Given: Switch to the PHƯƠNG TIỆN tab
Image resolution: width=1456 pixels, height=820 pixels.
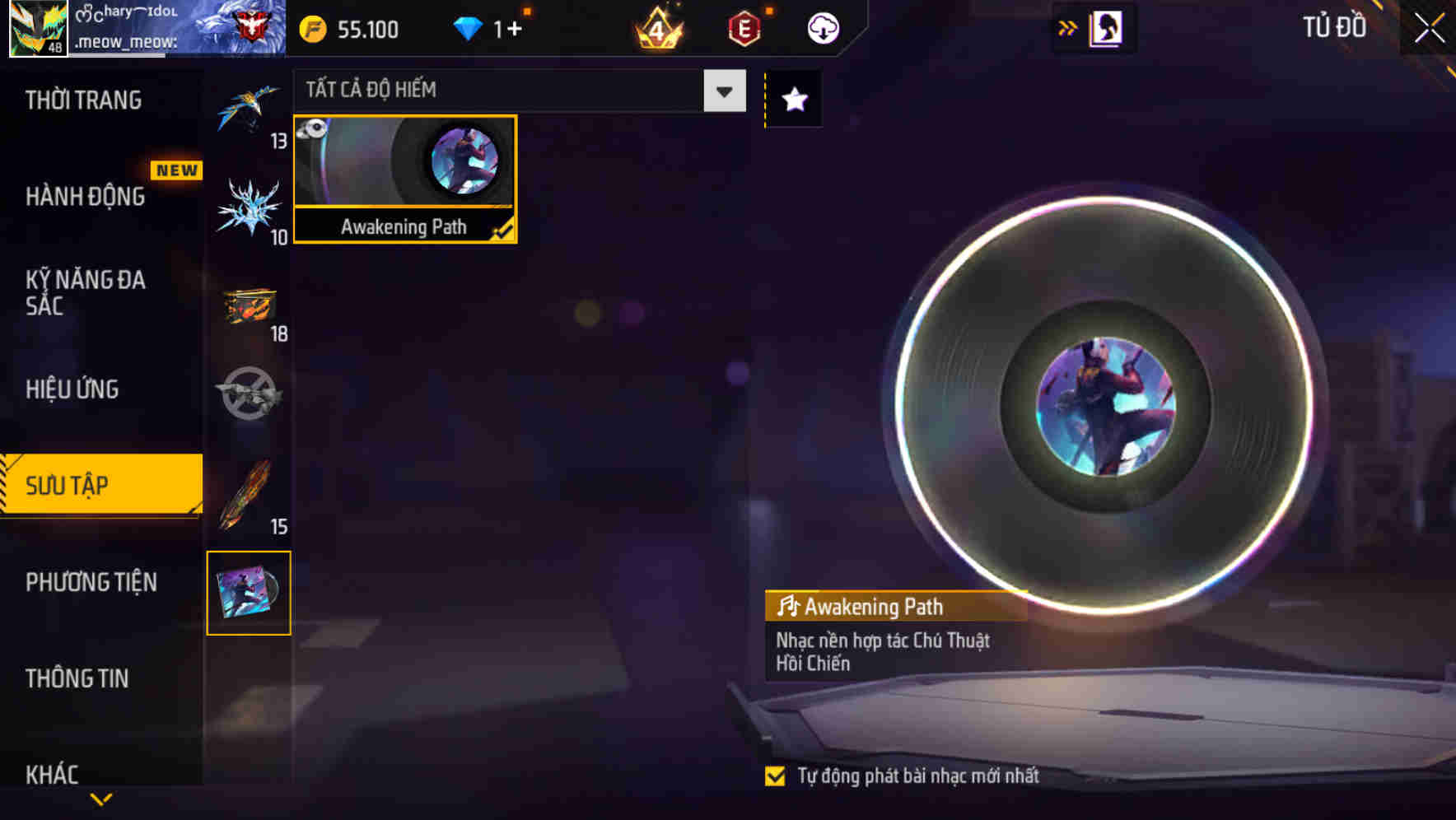Looking at the screenshot, I should tap(91, 582).
